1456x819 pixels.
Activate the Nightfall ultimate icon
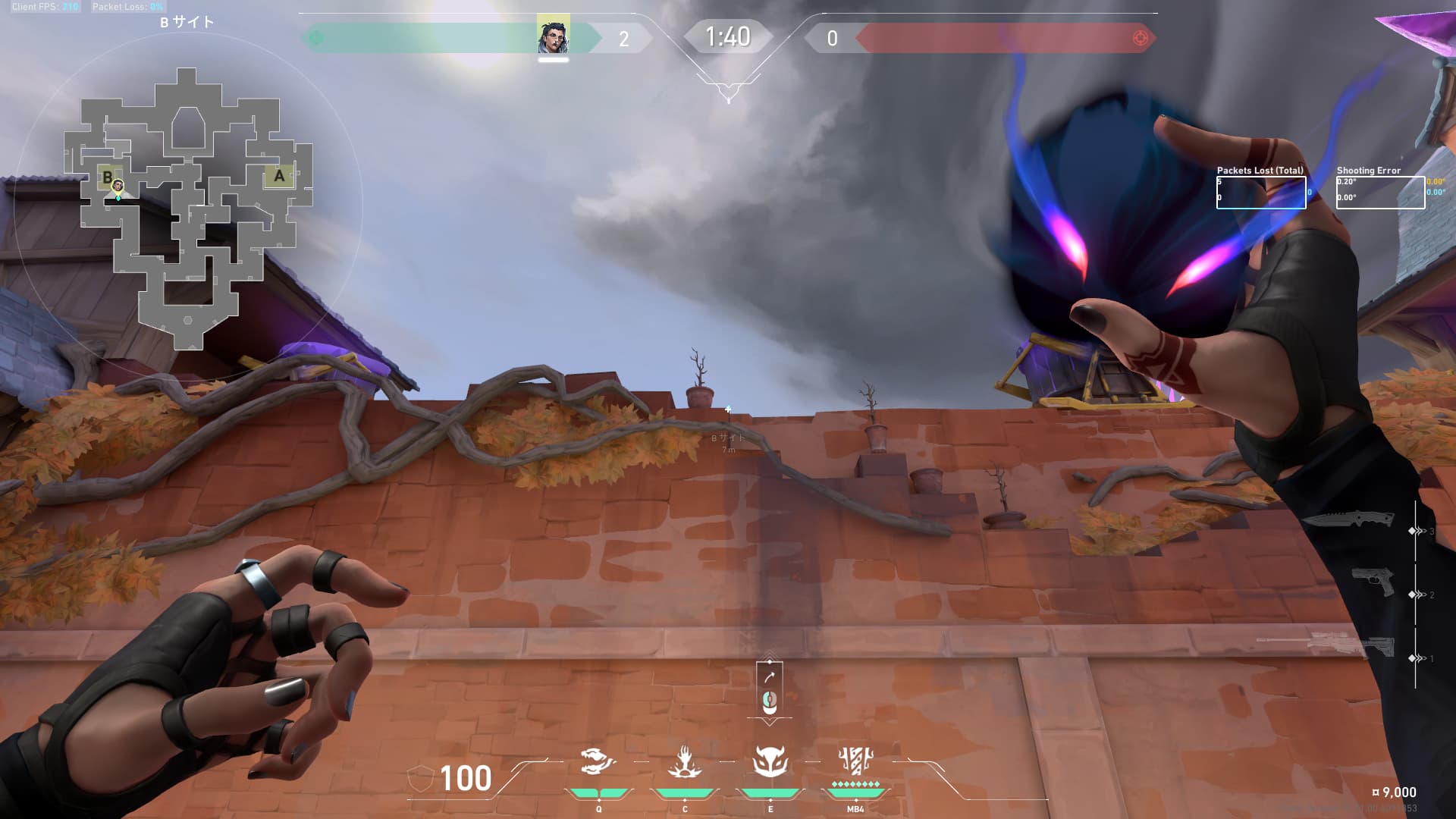tap(855, 760)
